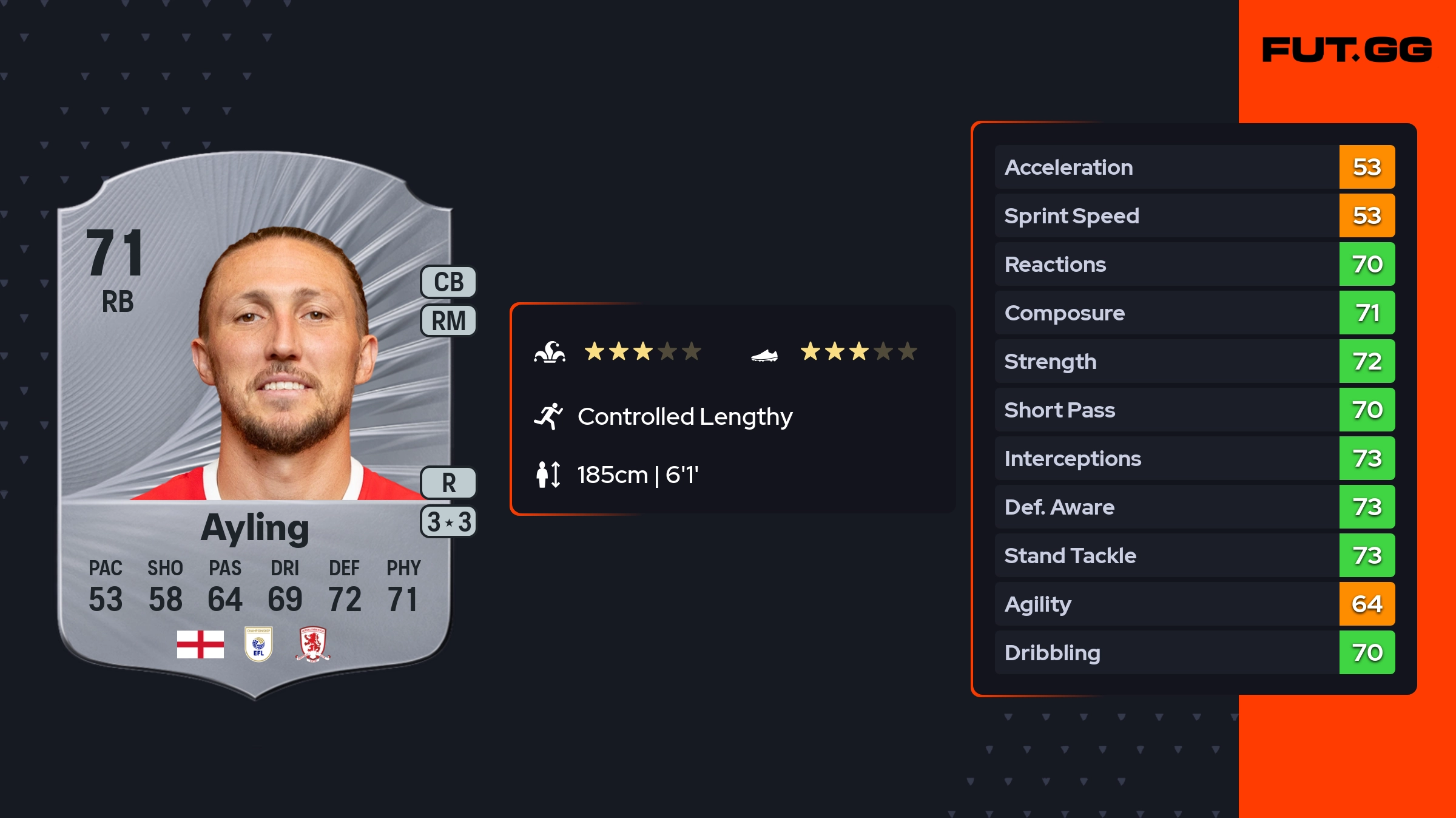Click the England flag on the card
The height and width of the screenshot is (818, 1456).
200,644
